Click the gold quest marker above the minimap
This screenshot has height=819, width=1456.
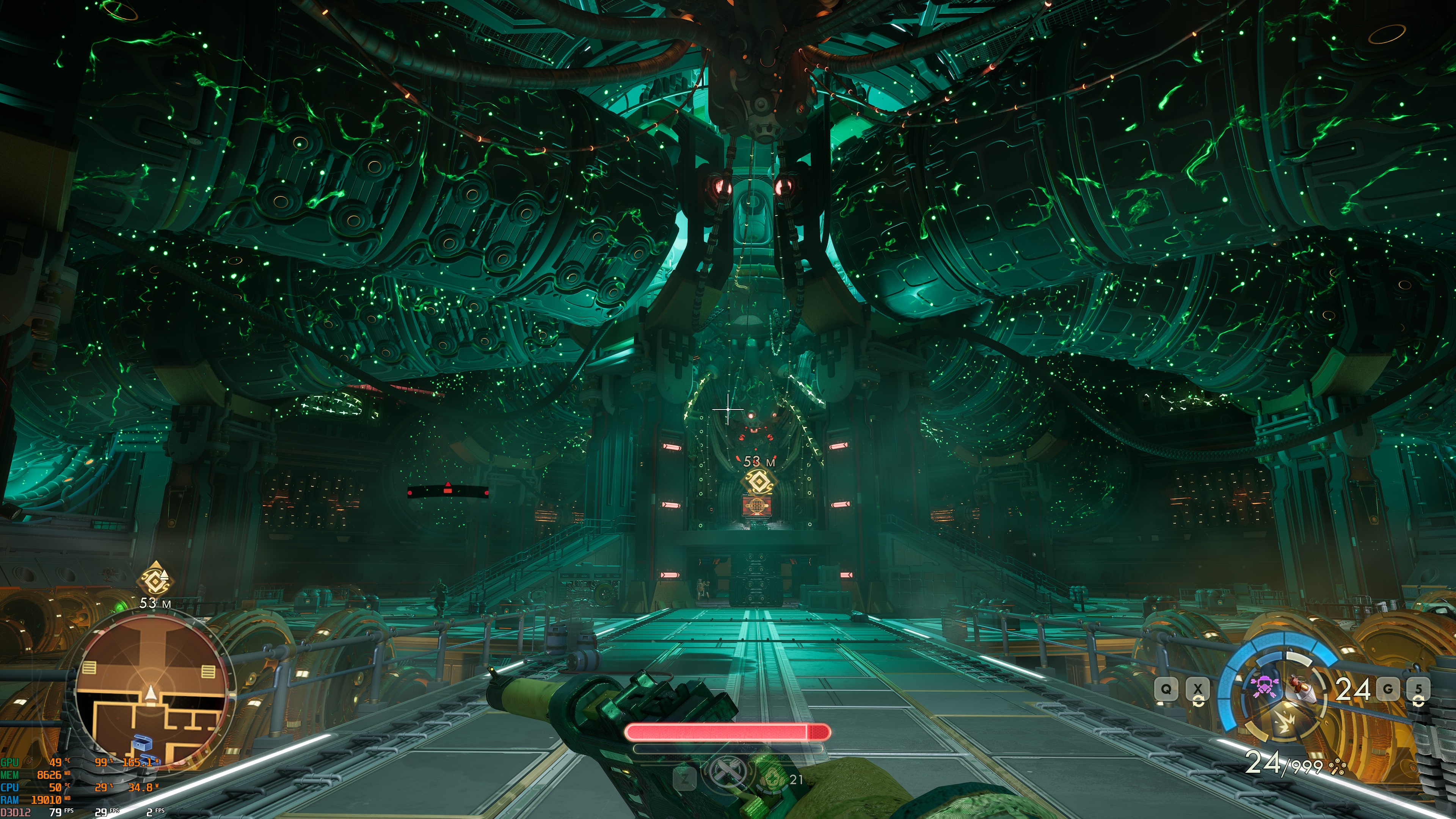(155, 579)
